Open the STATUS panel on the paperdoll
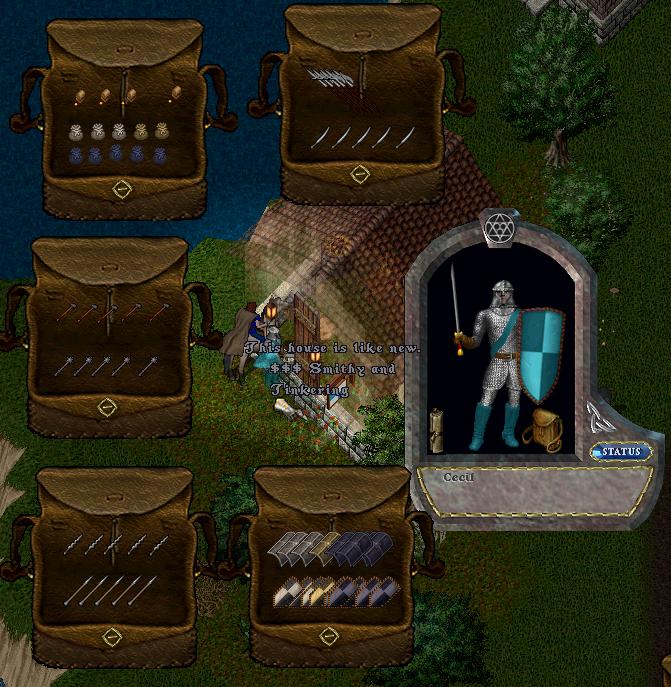Viewport: 671px width, 687px height. [620, 452]
